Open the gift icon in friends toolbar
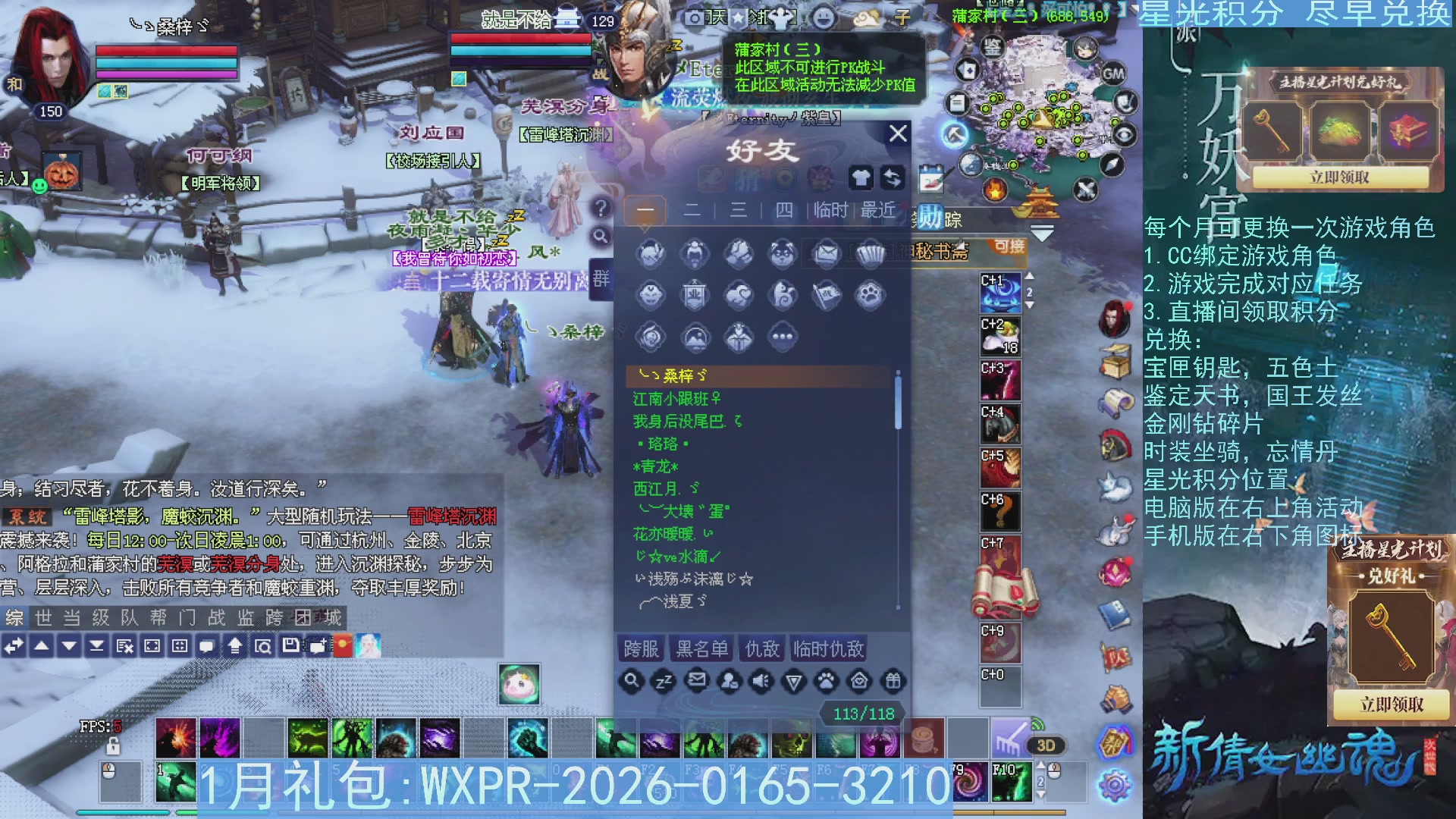 (892, 681)
